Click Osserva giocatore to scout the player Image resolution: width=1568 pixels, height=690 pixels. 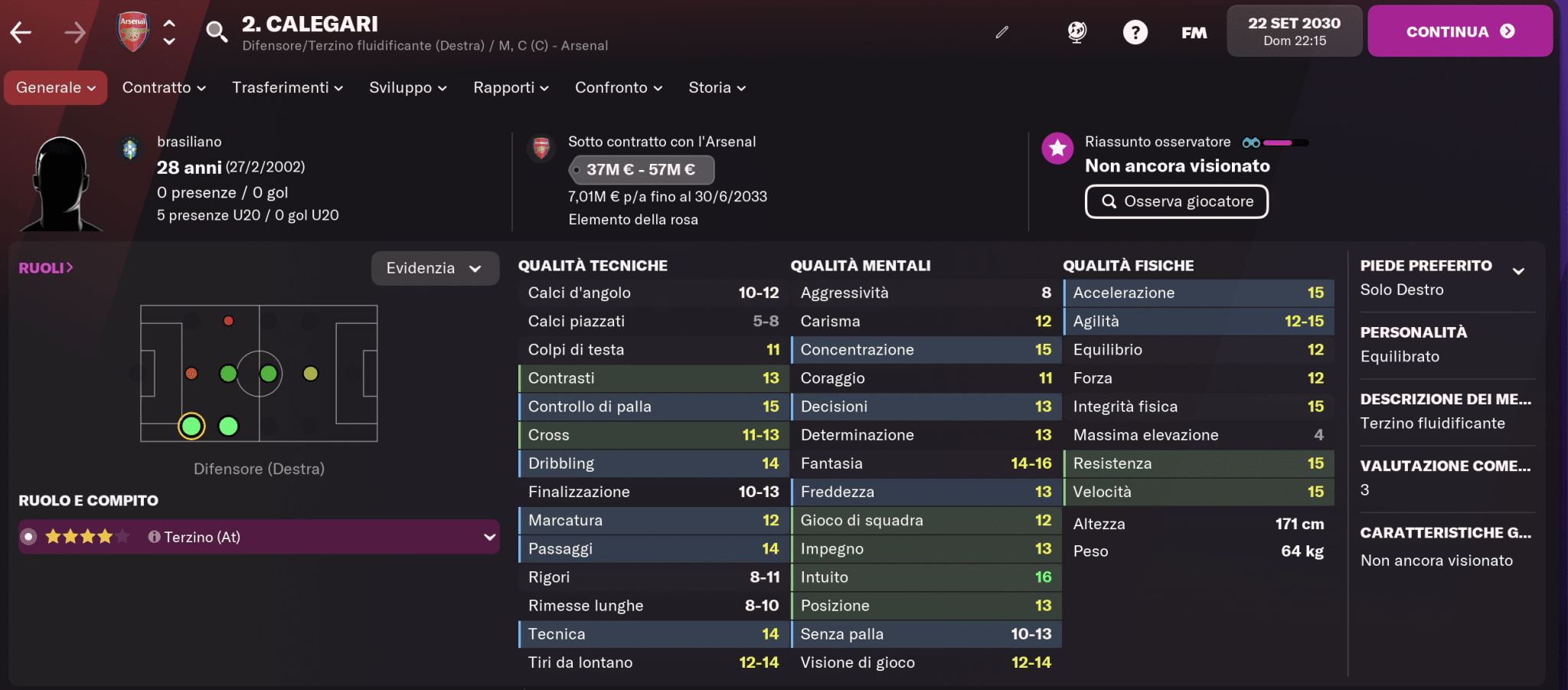pos(1177,201)
